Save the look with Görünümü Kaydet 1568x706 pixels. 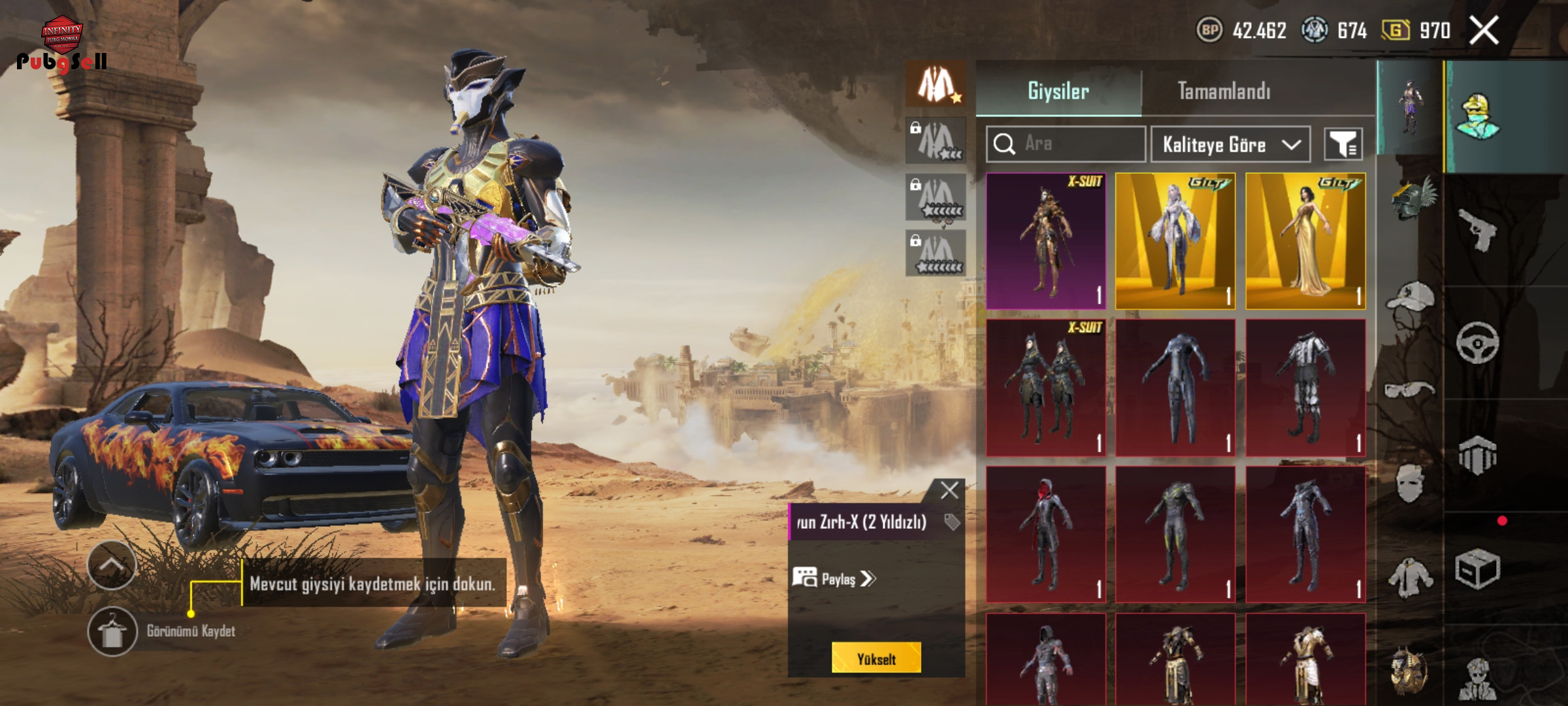pyautogui.click(x=112, y=631)
